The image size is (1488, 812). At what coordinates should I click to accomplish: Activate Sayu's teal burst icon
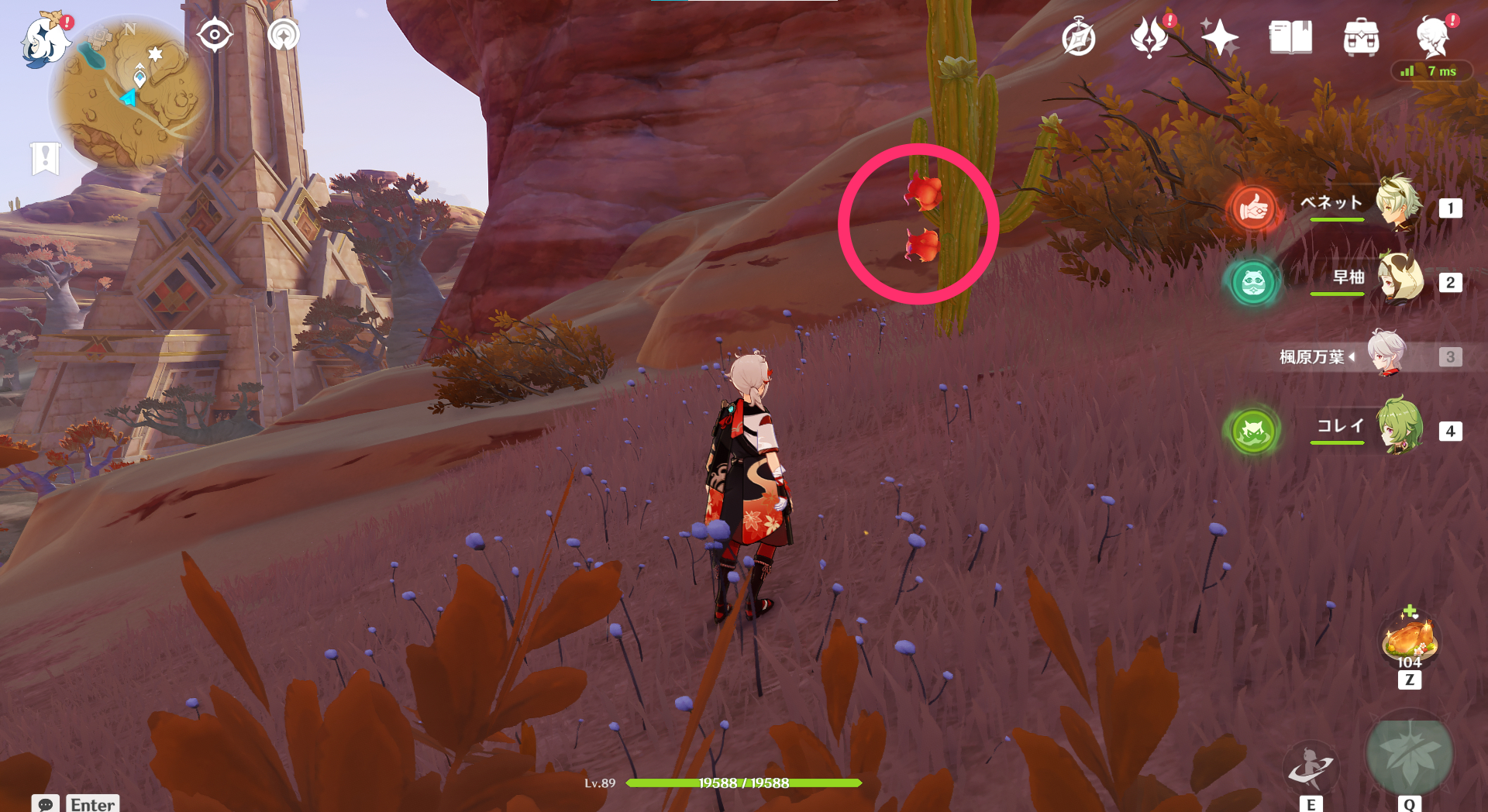[x=1252, y=283]
